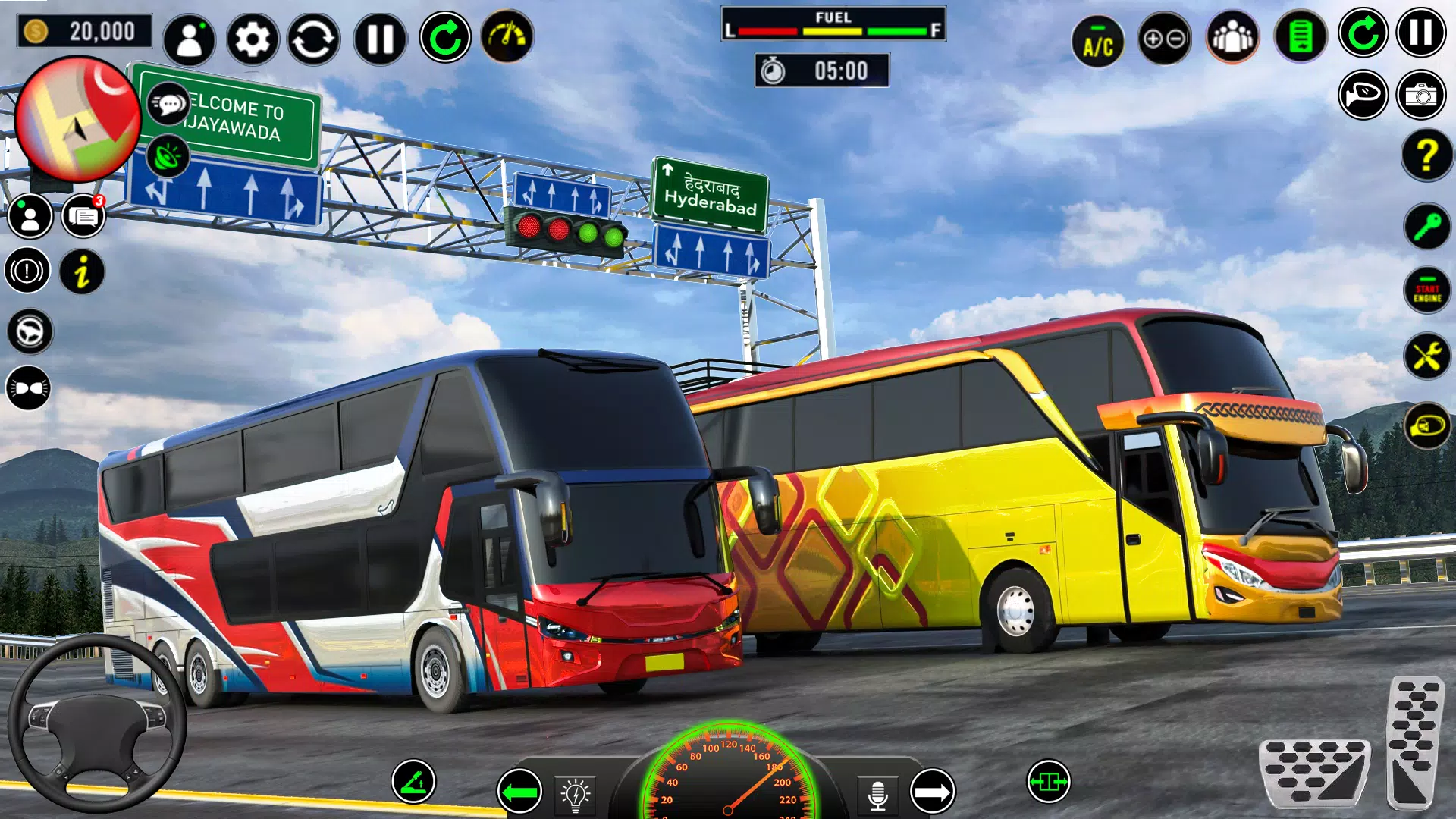The image size is (1456, 819).
Task: Show the yellow info icon
Action: point(82,271)
